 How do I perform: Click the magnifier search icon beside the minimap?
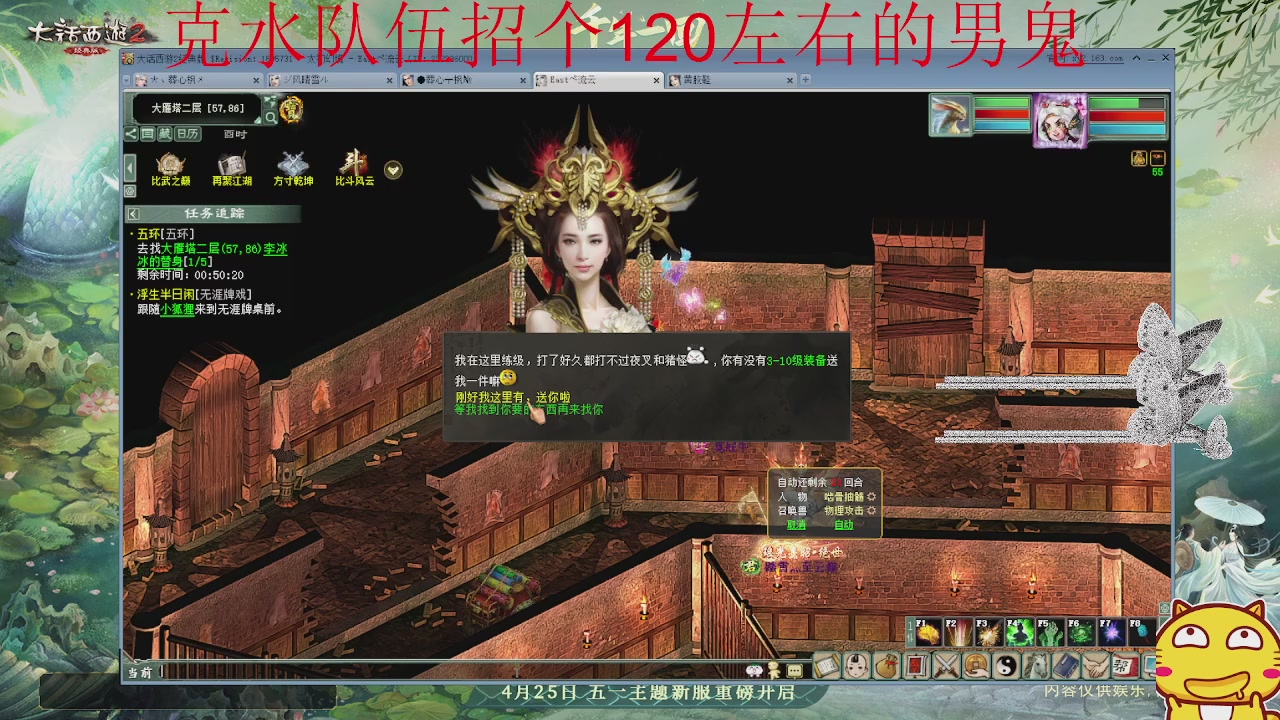[271, 117]
